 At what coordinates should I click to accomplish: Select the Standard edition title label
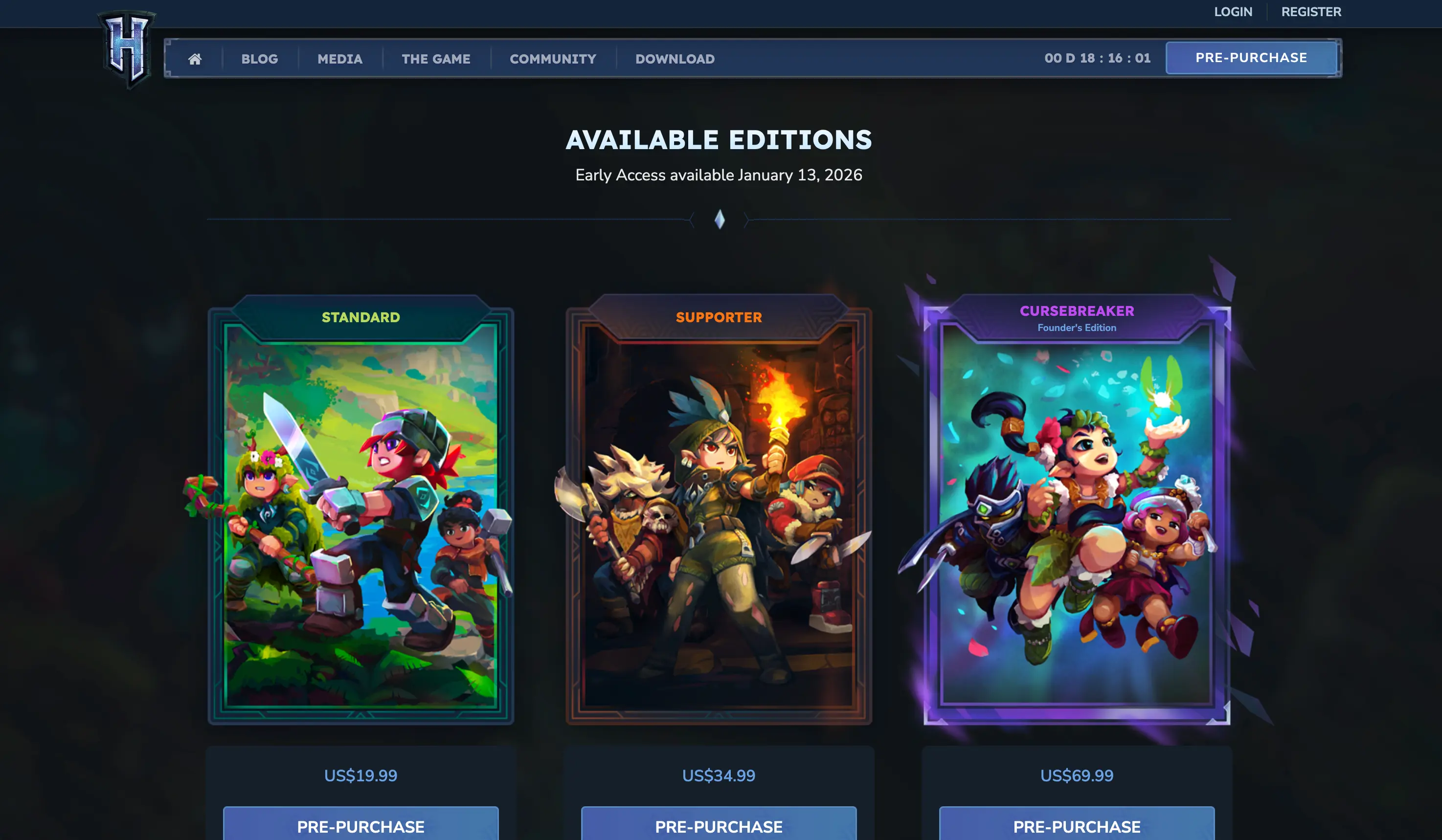[x=360, y=317]
